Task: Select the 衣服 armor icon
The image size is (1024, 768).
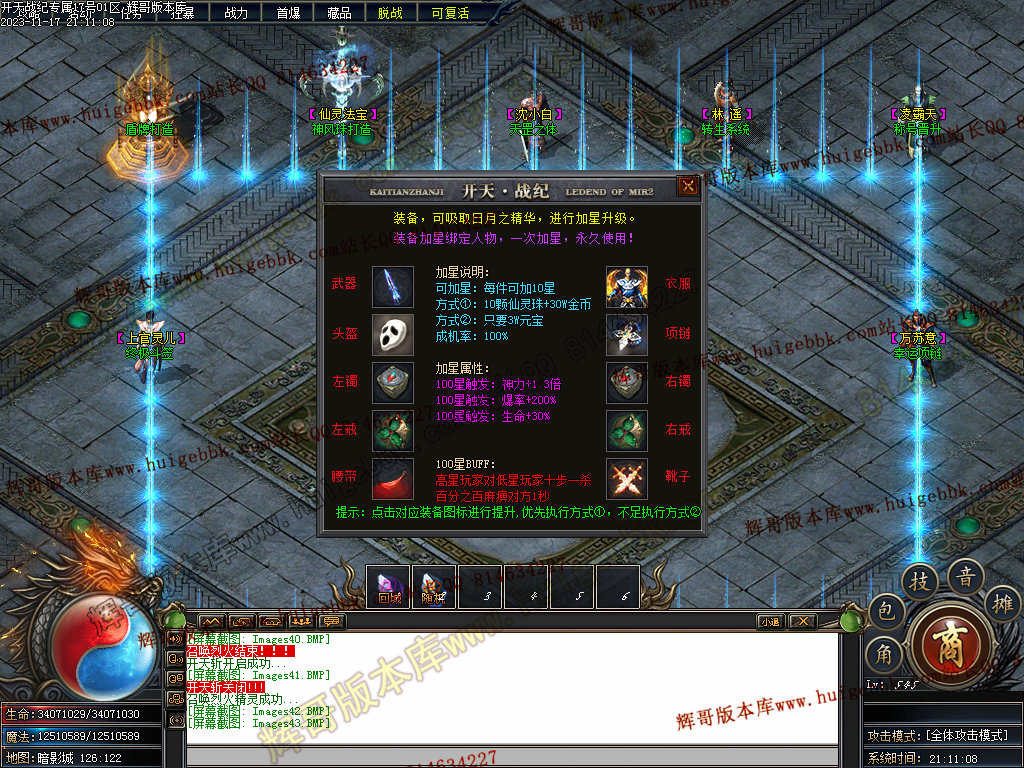Action: pos(627,287)
